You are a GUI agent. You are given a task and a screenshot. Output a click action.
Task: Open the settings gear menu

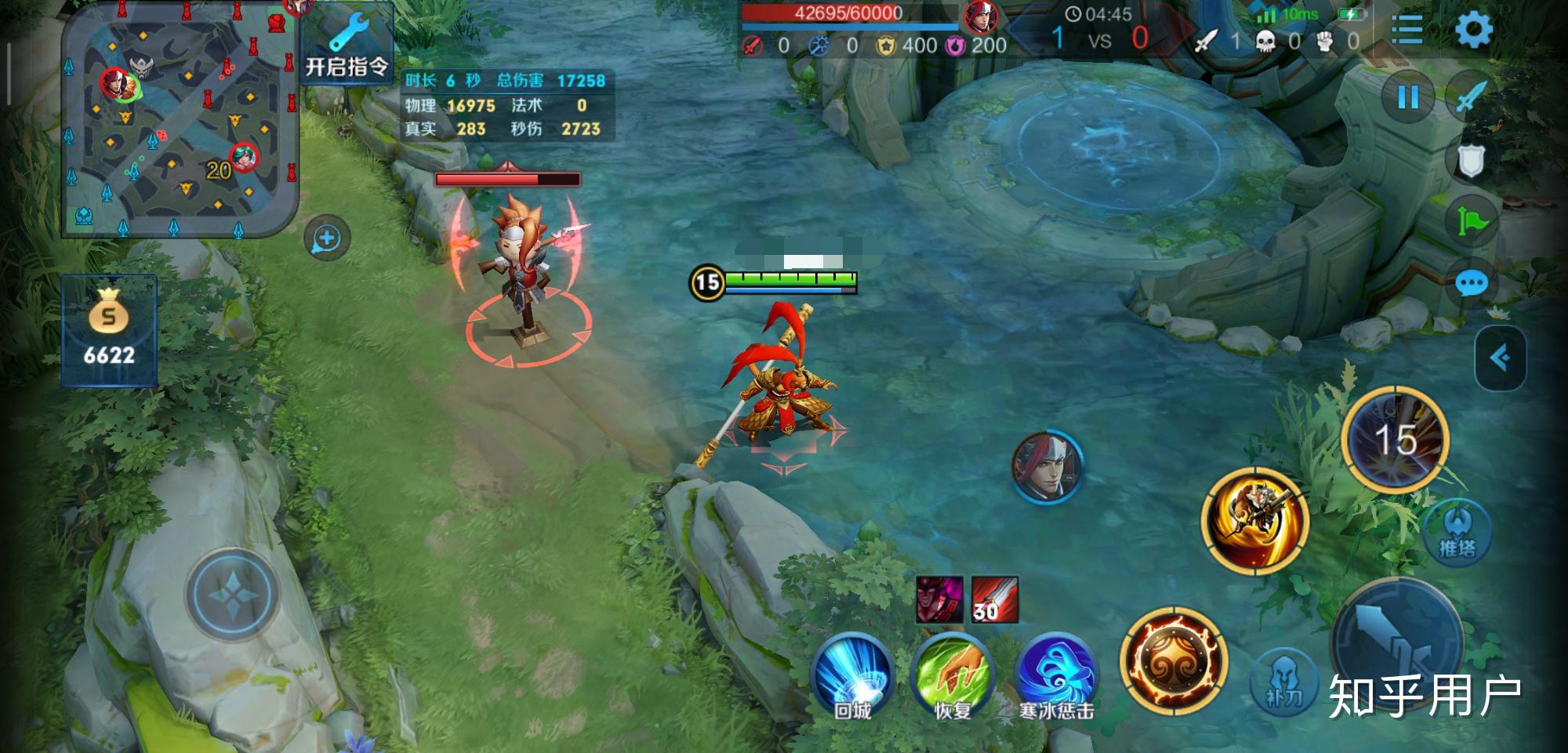[1473, 31]
